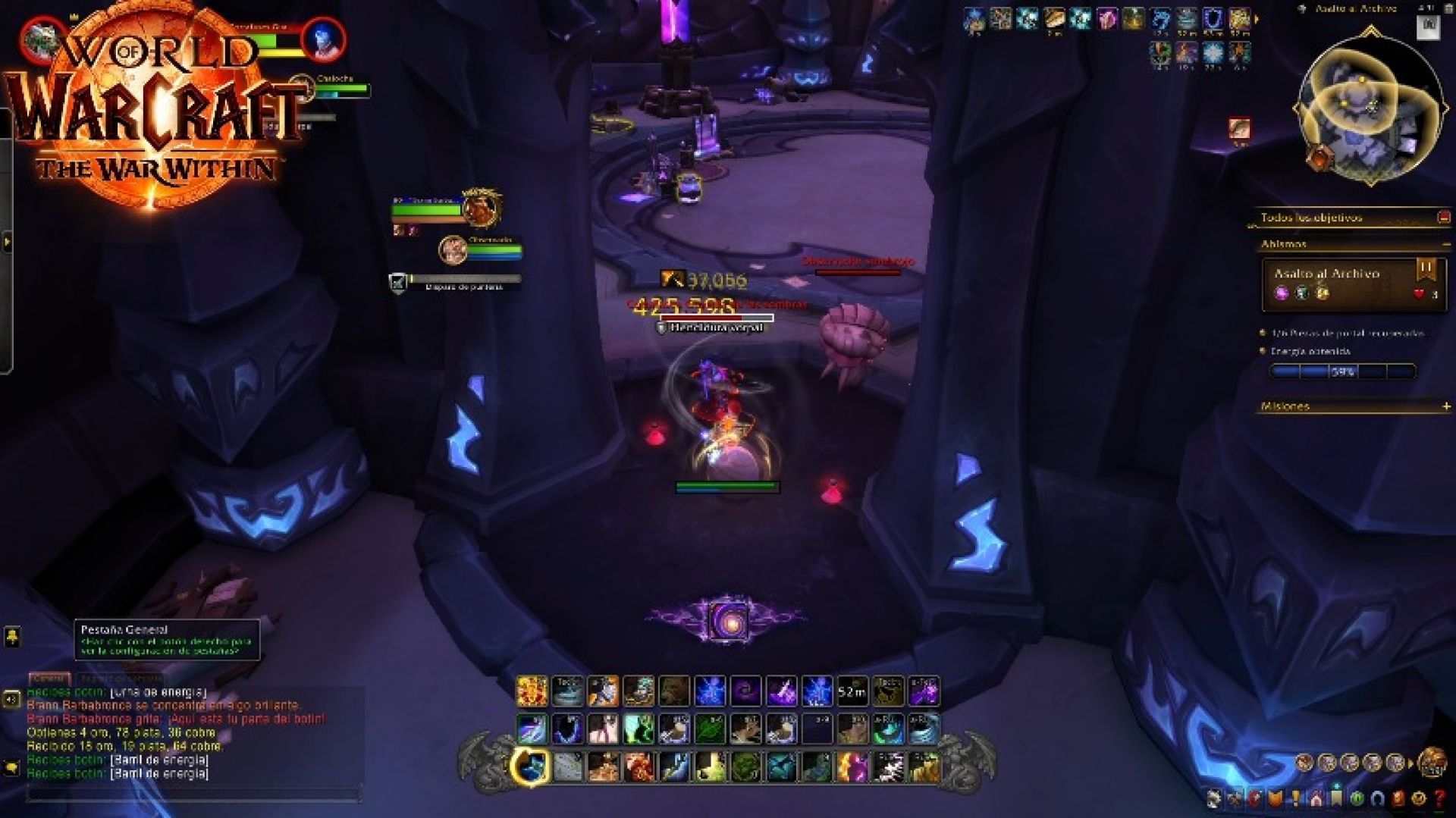Click the [Baml de energia] loot link in chat
Screen dimensions: 1456x818
click(x=159, y=761)
